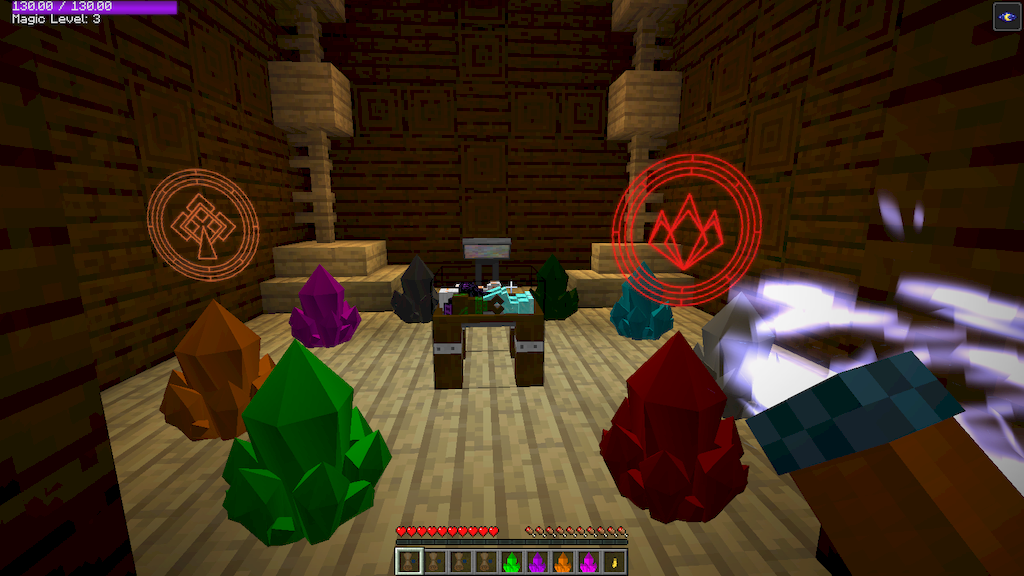Choose the violet crystal next to the green one
The height and width of the screenshot is (576, 1024).
tap(537, 562)
